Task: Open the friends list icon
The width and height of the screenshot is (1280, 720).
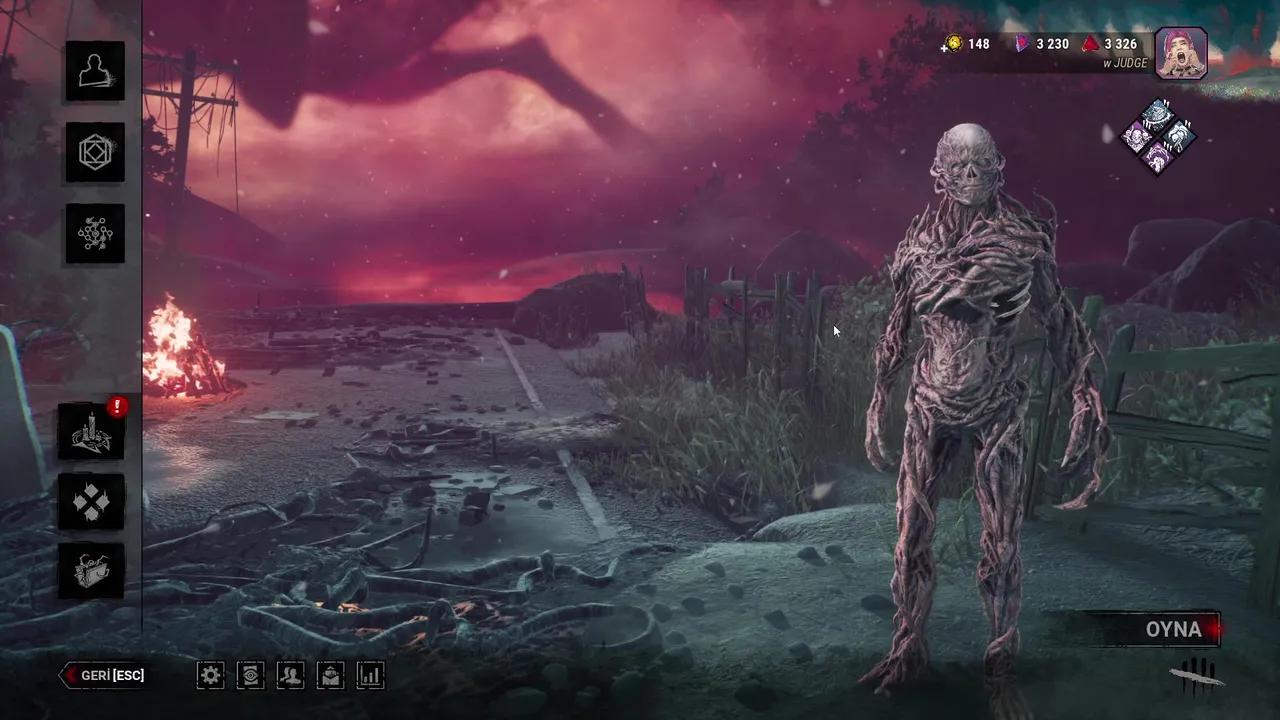Action: coord(290,675)
